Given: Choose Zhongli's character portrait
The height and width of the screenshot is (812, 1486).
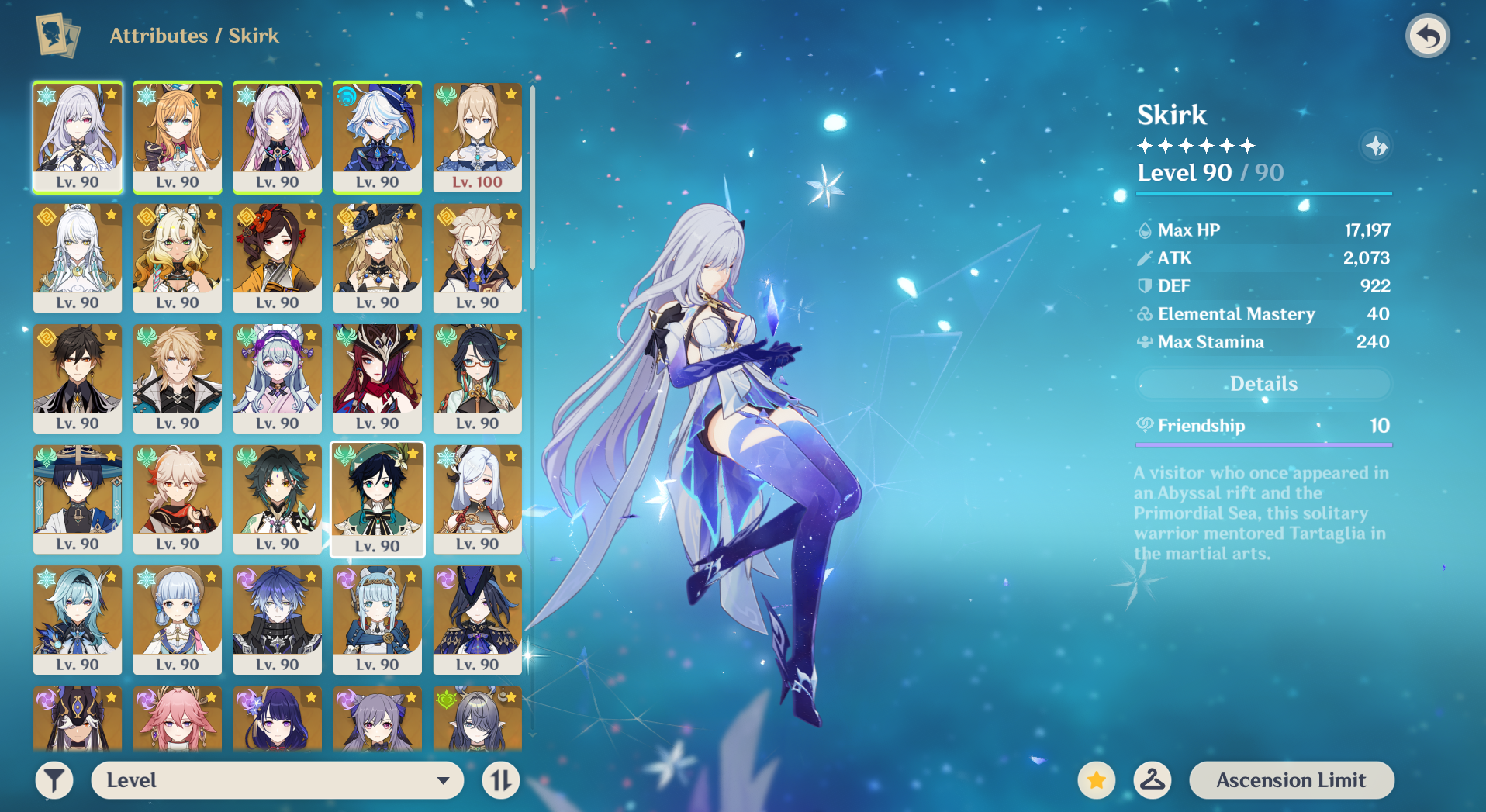Looking at the screenshot, I should [x=78, y=378].
